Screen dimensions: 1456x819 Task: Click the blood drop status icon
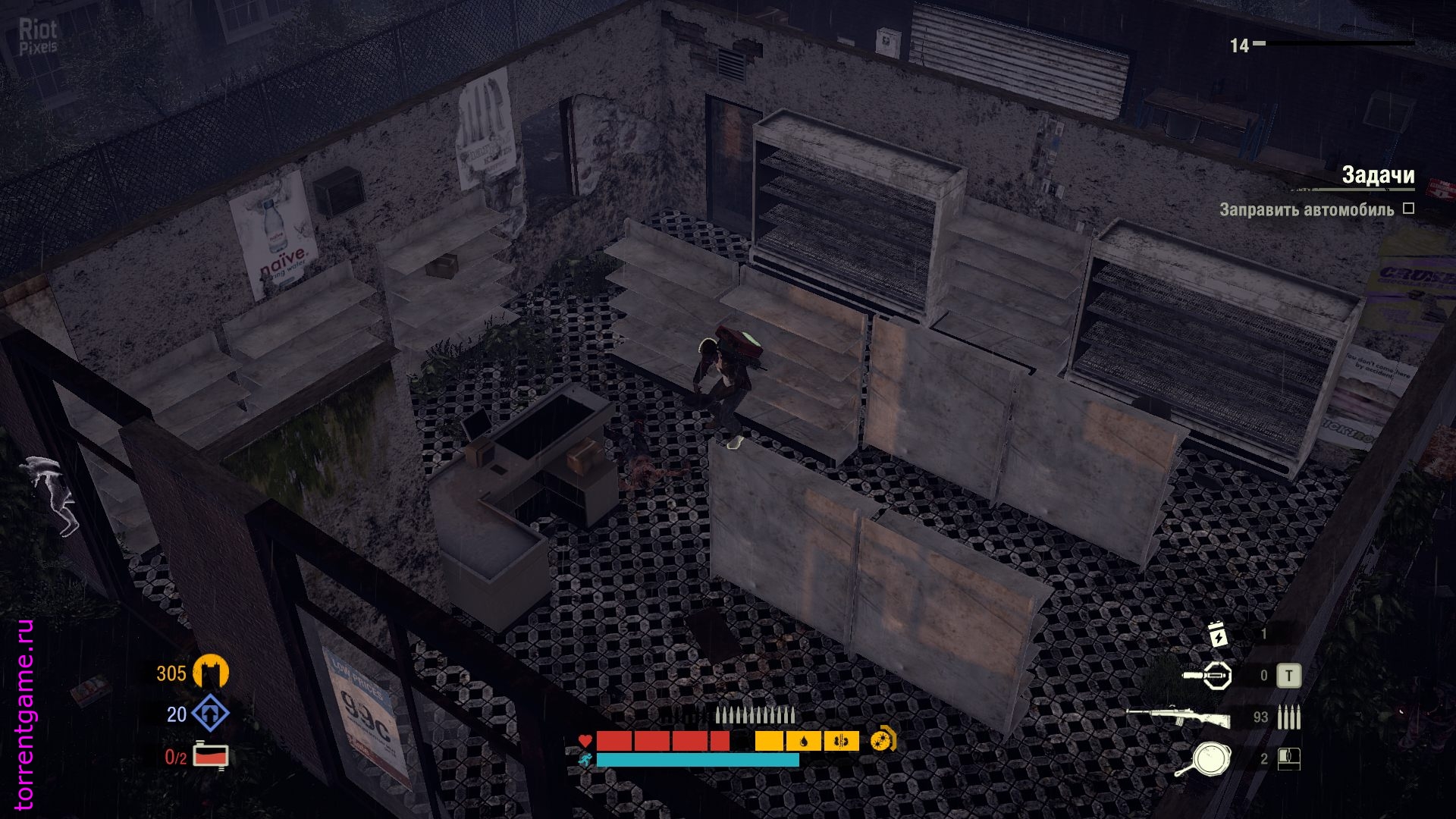[804, 741]
